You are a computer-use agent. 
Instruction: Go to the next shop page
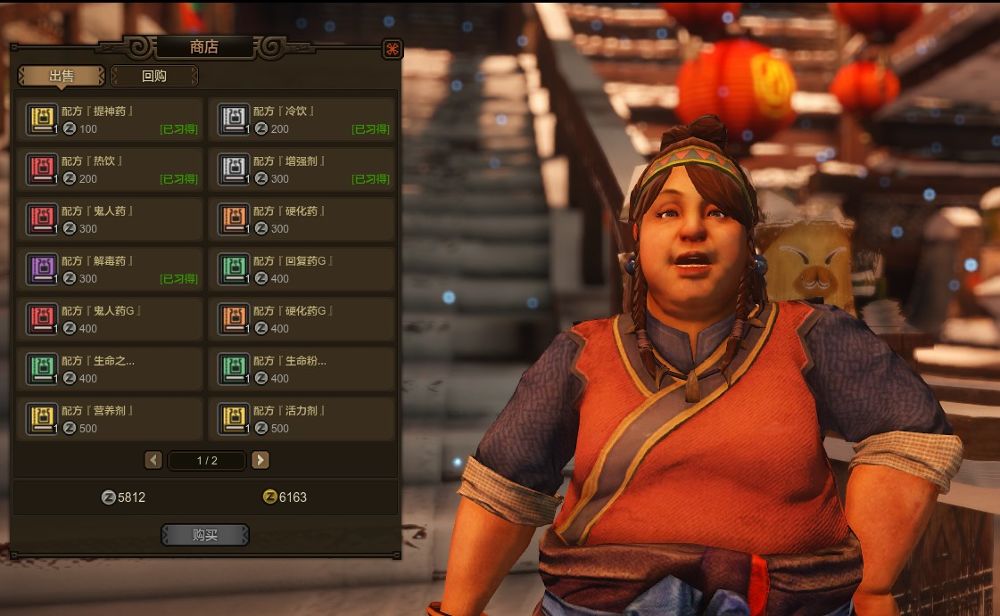click(x=260, y=460)
